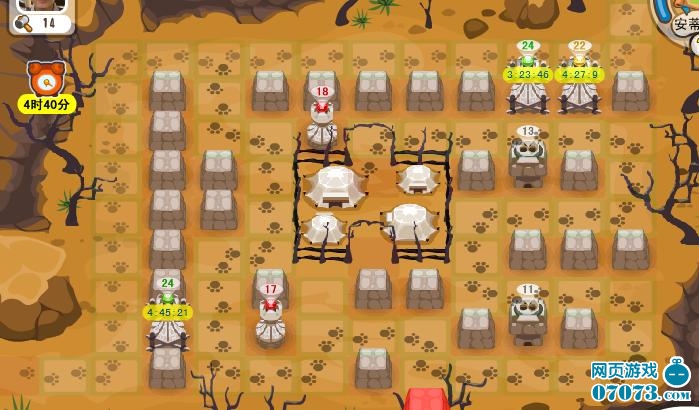699x410 pixels.
Task: Click the orange alarm clock icon
Action: 46,76
